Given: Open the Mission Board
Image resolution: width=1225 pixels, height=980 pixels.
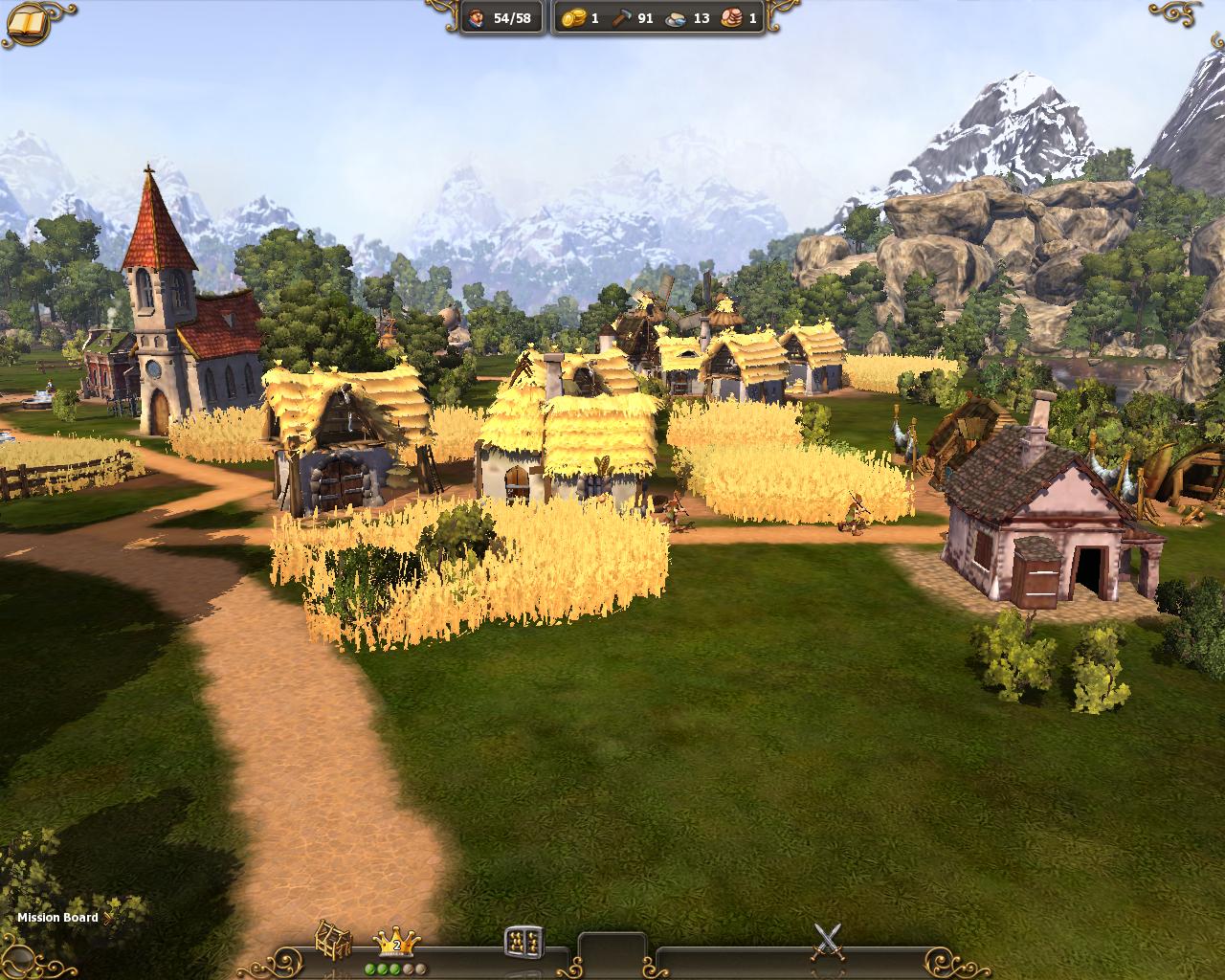Looking at the screenshot, I should pyautogui.click(x=59, y=917).
